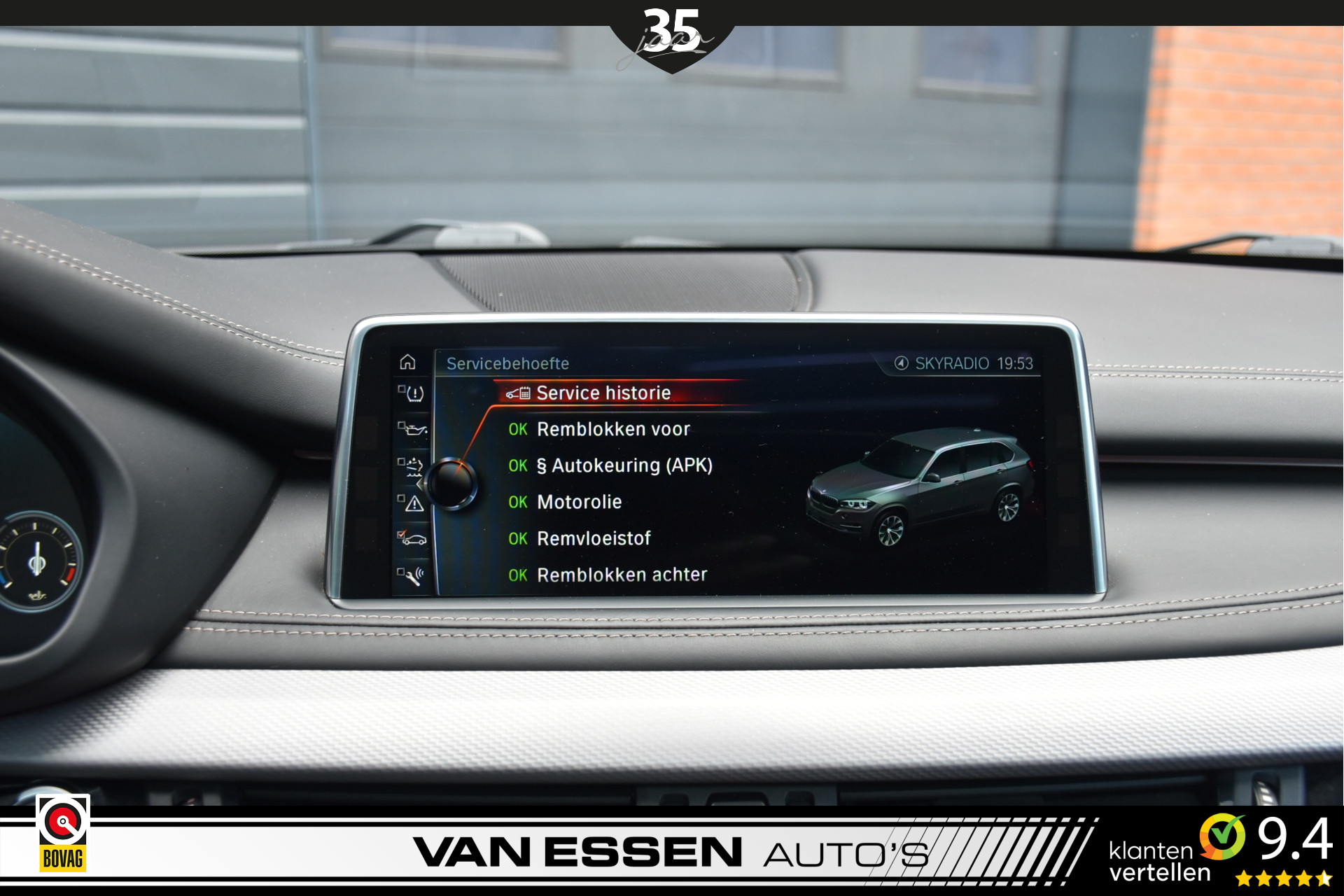
Task: Choose the Autokeuring (APK) entry
Action: (624, 465)
